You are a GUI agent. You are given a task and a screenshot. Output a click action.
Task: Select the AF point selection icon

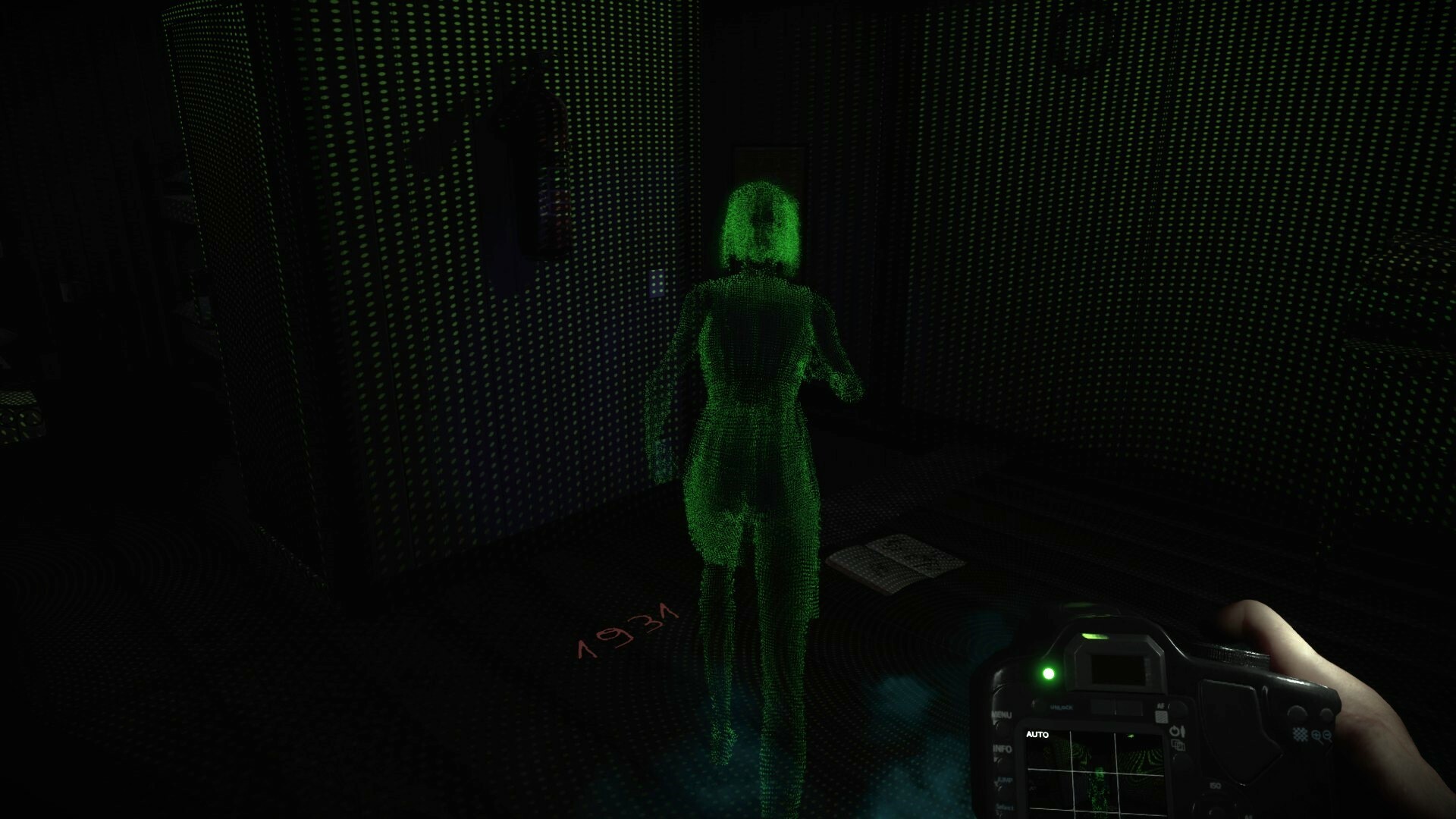point(1160,715)
